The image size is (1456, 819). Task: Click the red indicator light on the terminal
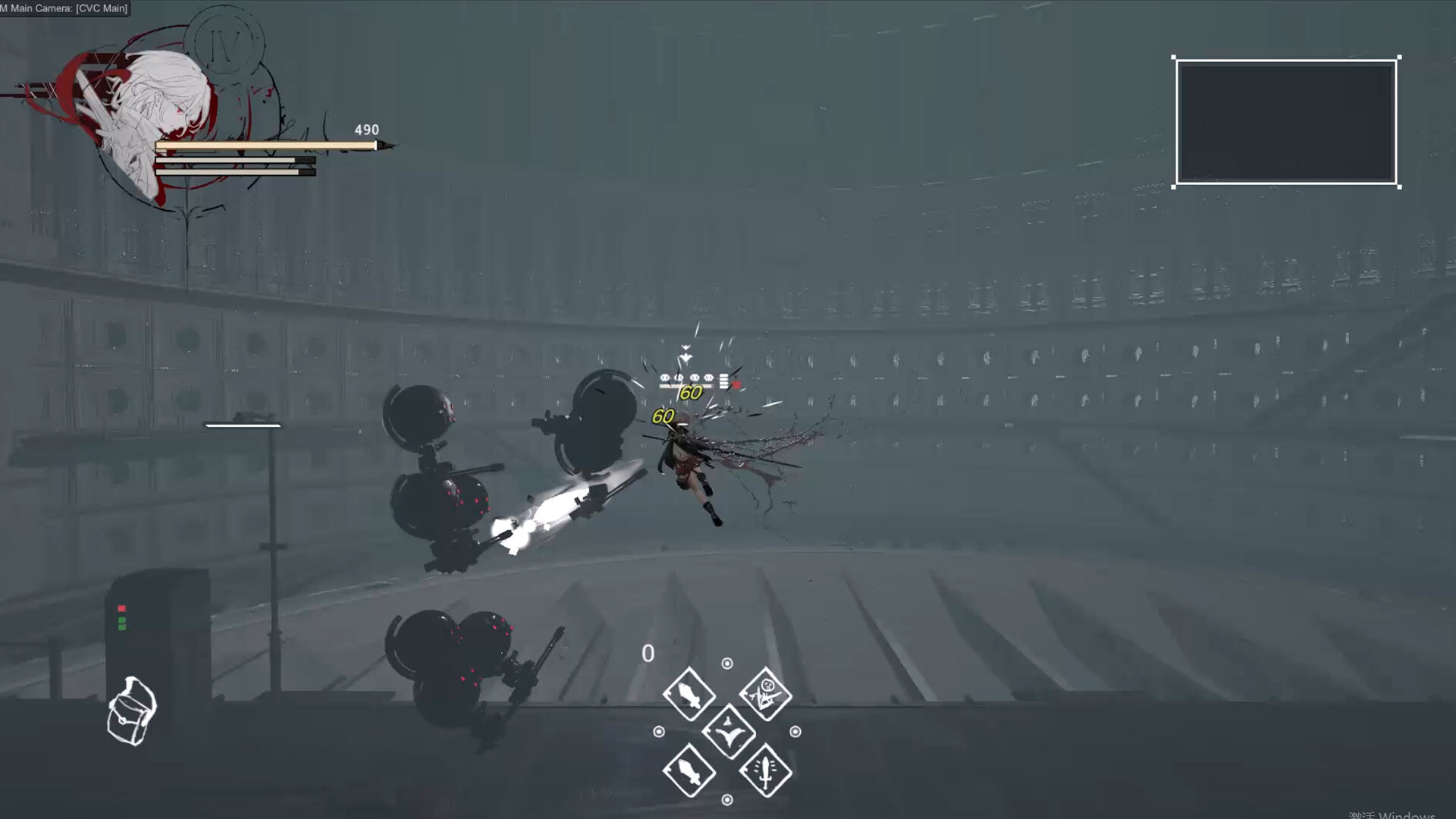tap(121, 607)
